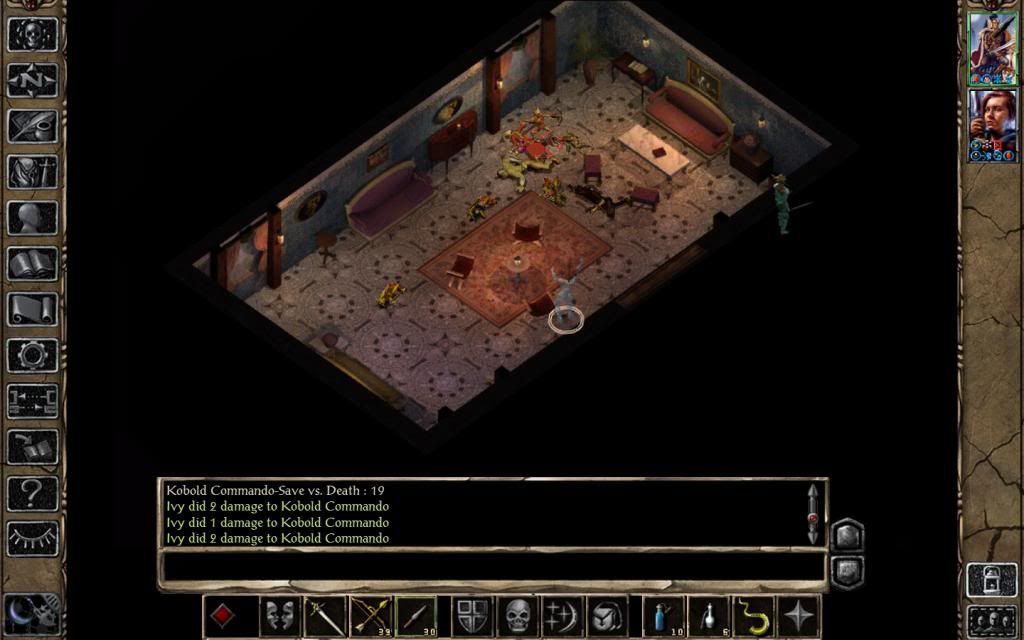This screenshot has height=640, width=1024.
Task: Show the character record bust button
Action: pyautogui.click(x=33, y=217)
